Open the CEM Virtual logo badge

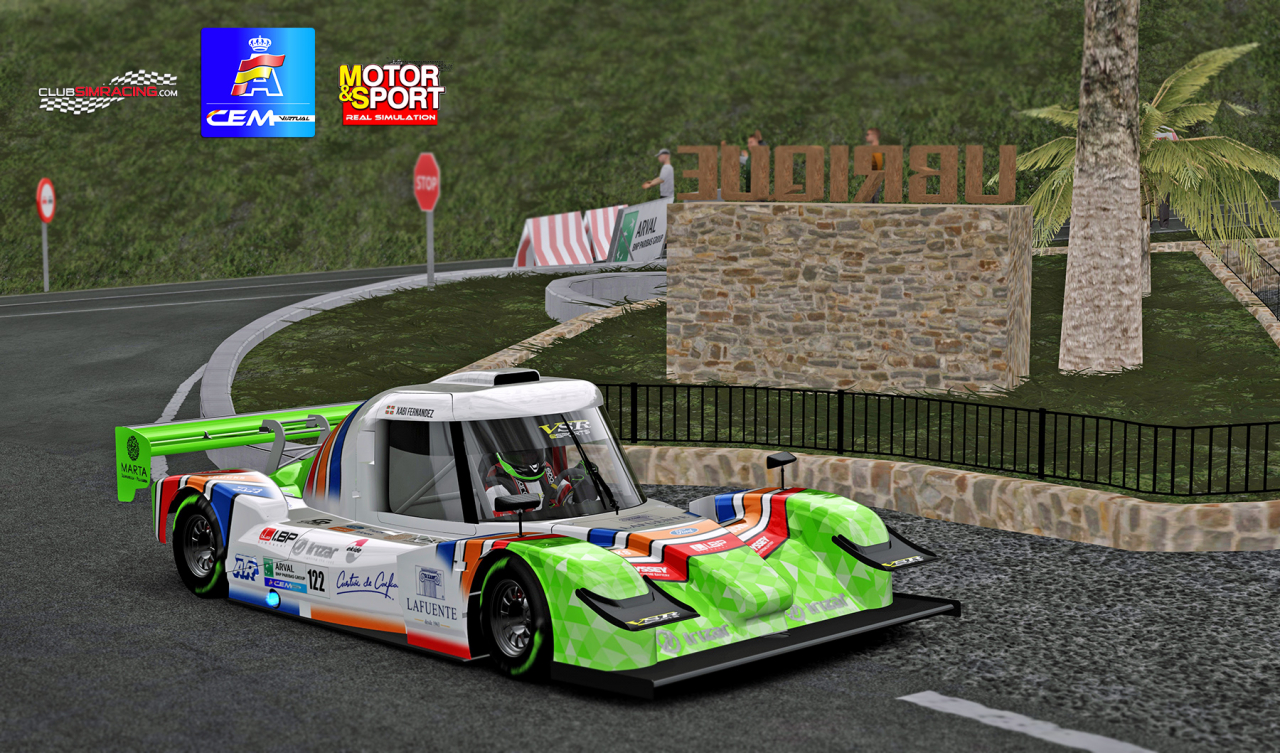pos(258,82)
